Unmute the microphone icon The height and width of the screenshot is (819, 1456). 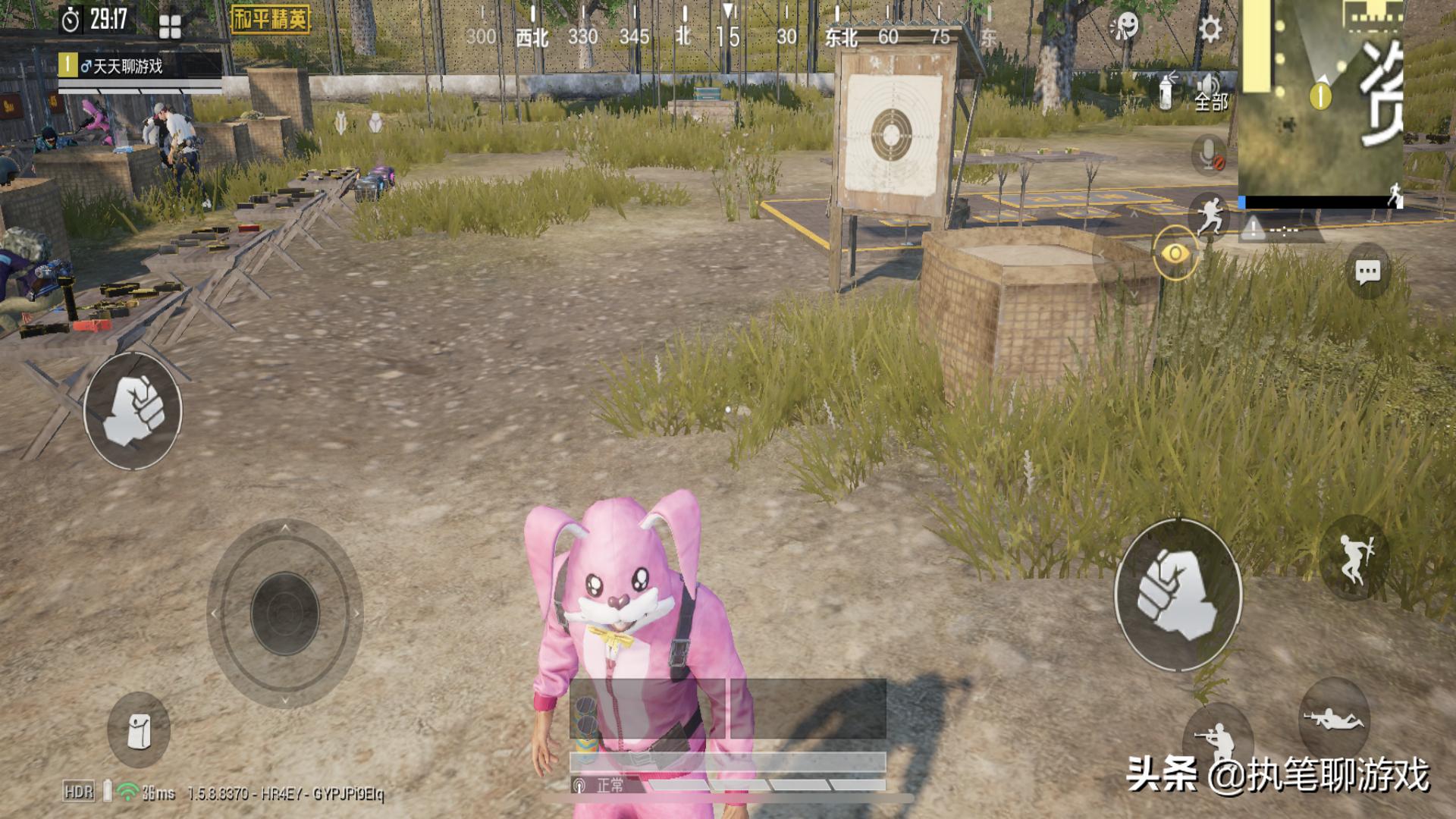point(1209,154)
